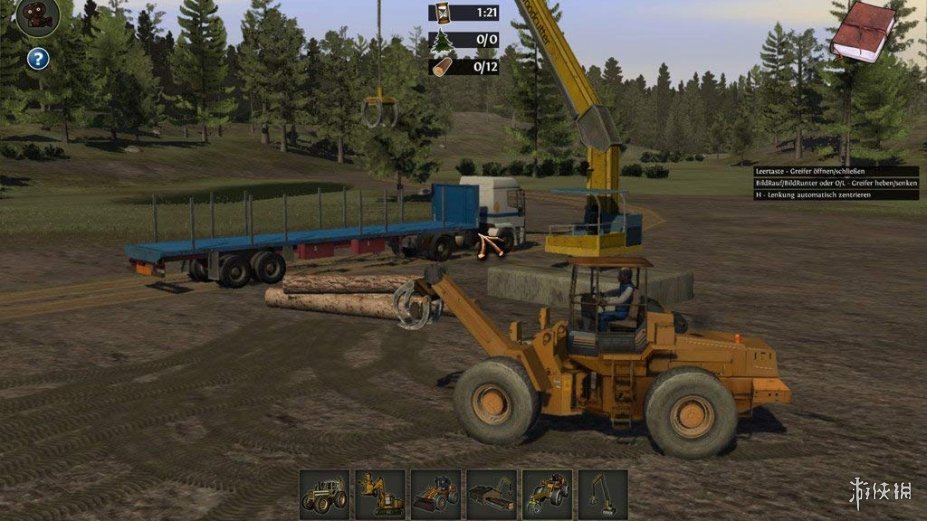This screenshot has height=521, width=927.
Task: Choose the front-bucket wheel loader slot
Action: point(436,493)
